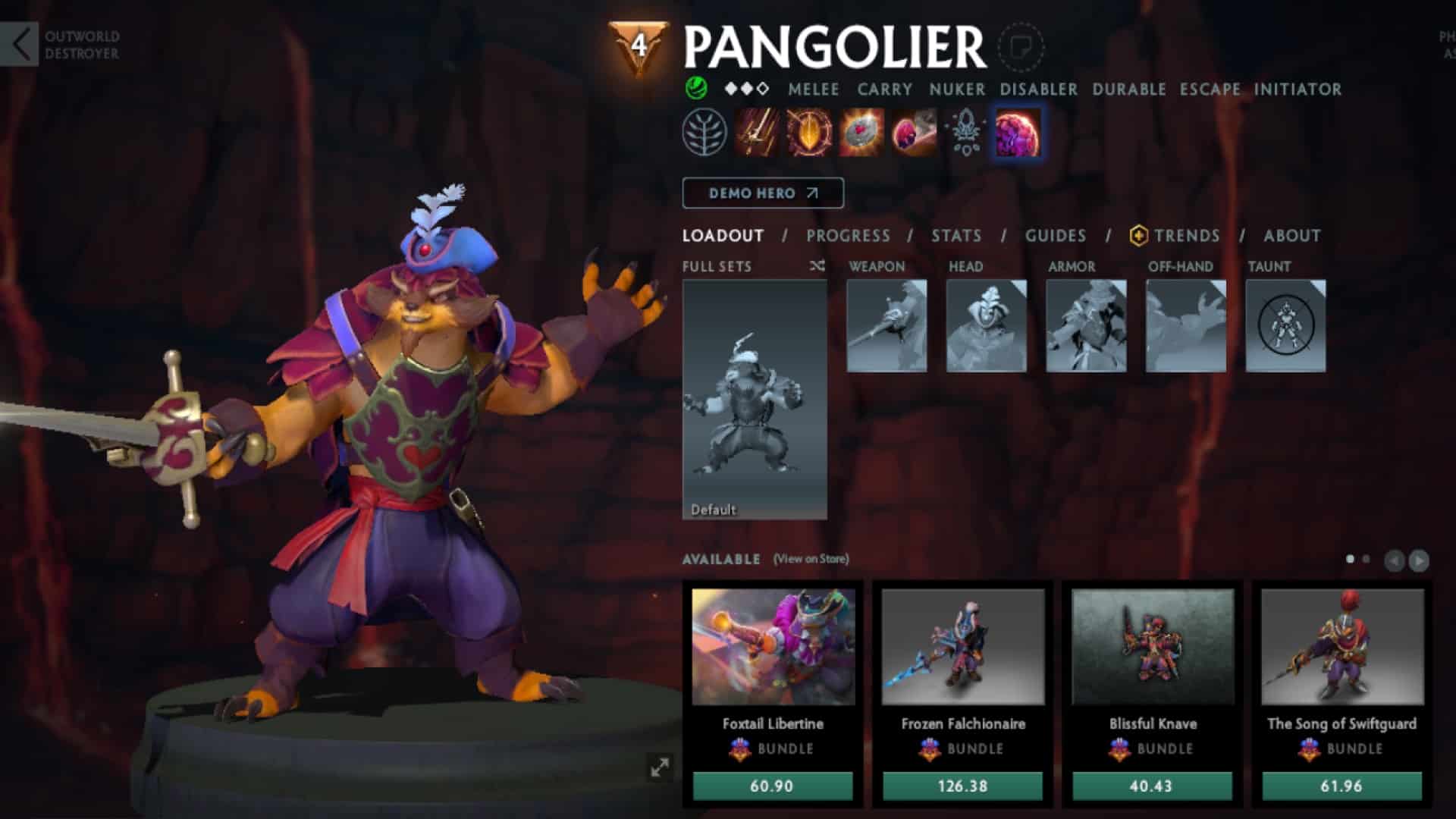Click the previous-page arrow in Available section
This screenshot has height=819, width=1456.
pyautogui.click(x=1394, y=561)
